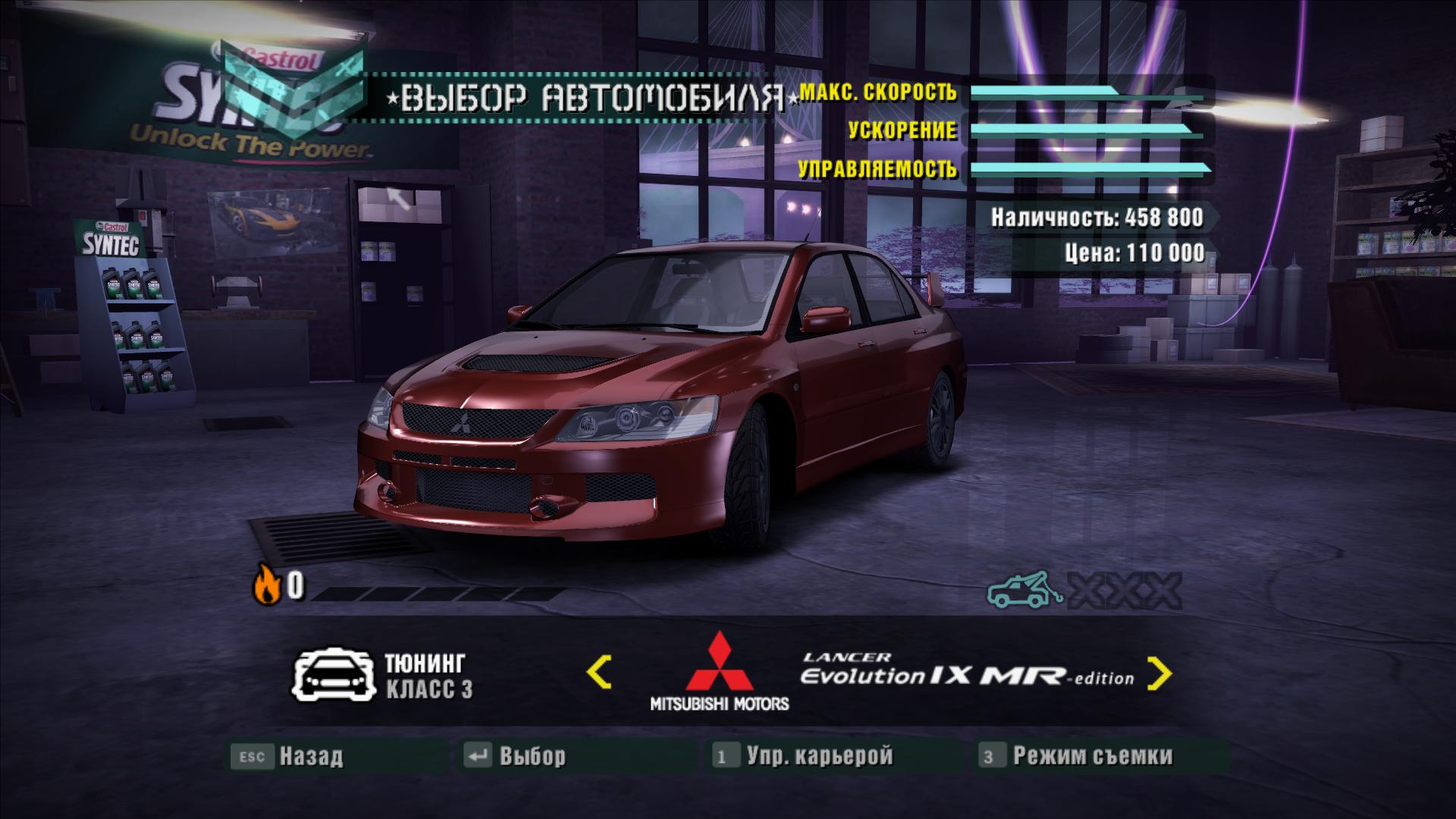Click the key 1 icon before Упр. карьерой
Screen dimensions: 1456x819
(x=725, y=755)
